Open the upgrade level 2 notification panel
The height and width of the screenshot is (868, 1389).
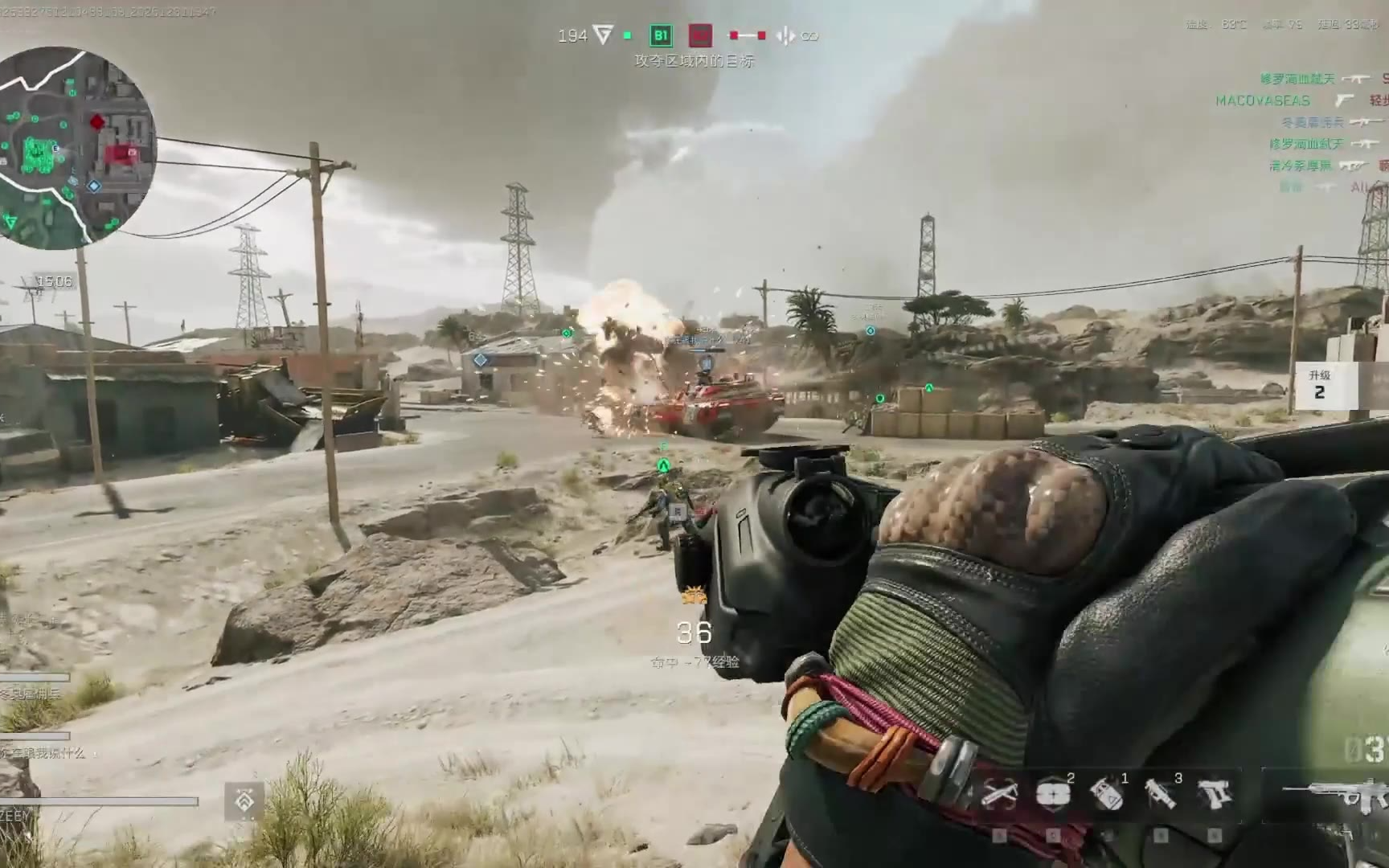coord(1319,386)
